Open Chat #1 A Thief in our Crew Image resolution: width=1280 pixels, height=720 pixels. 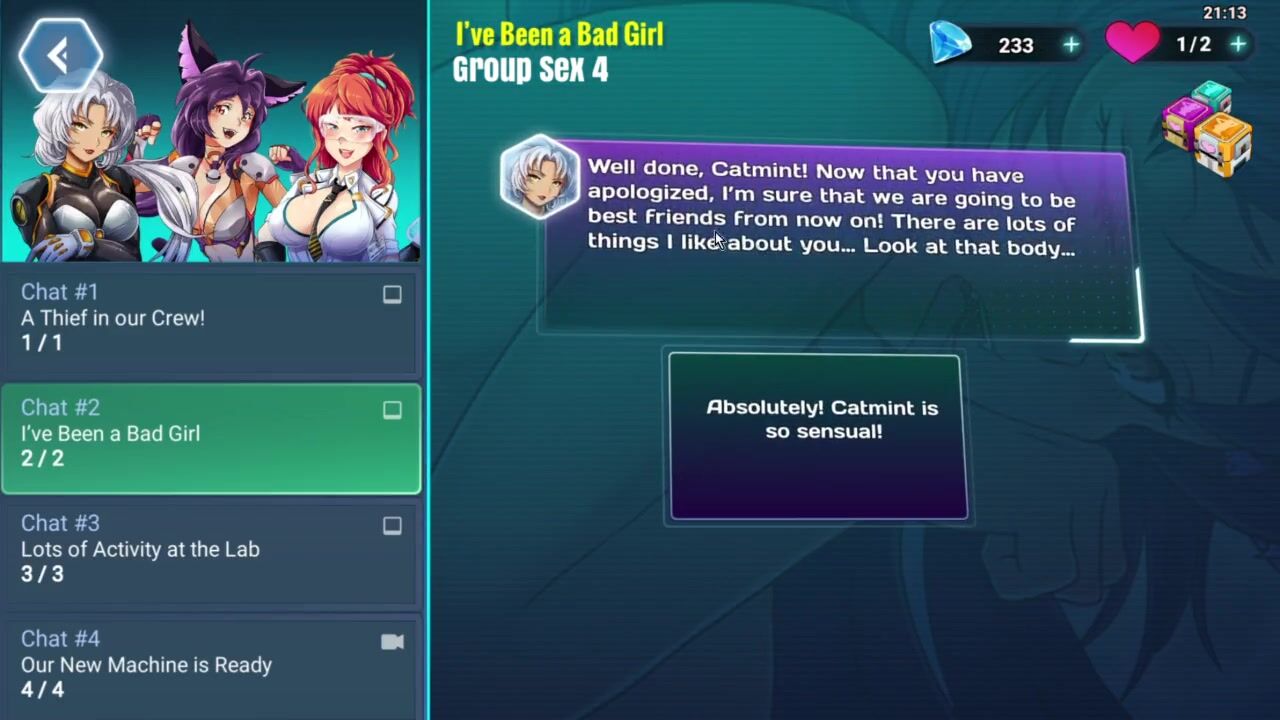[211, 318]
